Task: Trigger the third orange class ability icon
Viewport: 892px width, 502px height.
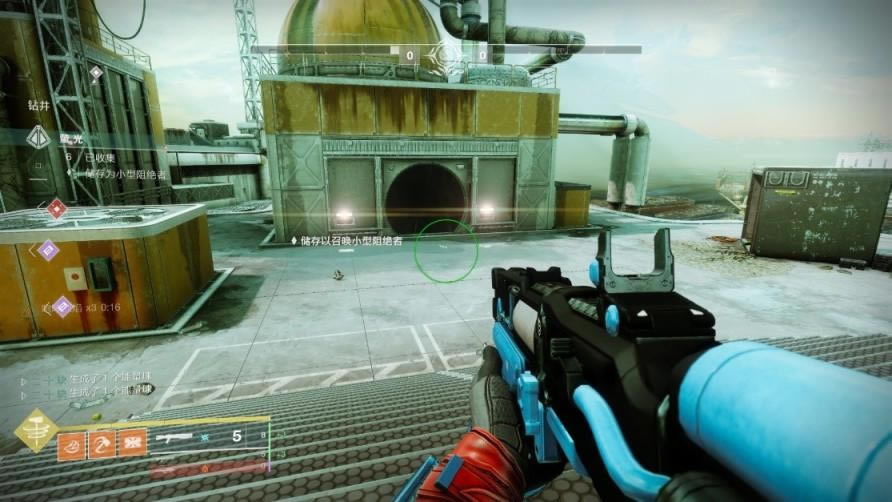Action: pyautogui.click(x=133, y=444)
